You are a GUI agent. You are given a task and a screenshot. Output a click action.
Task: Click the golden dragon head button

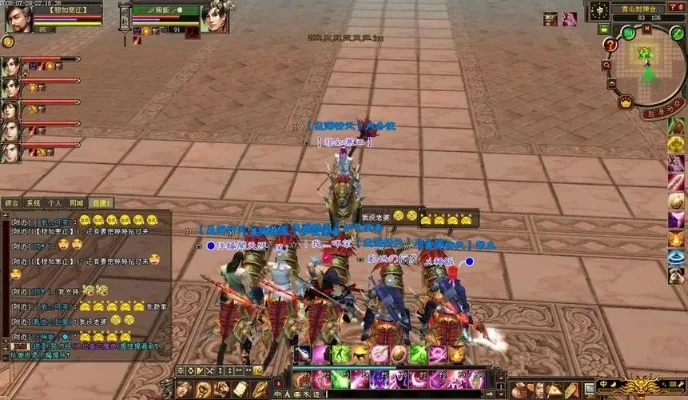click(640, 385)
